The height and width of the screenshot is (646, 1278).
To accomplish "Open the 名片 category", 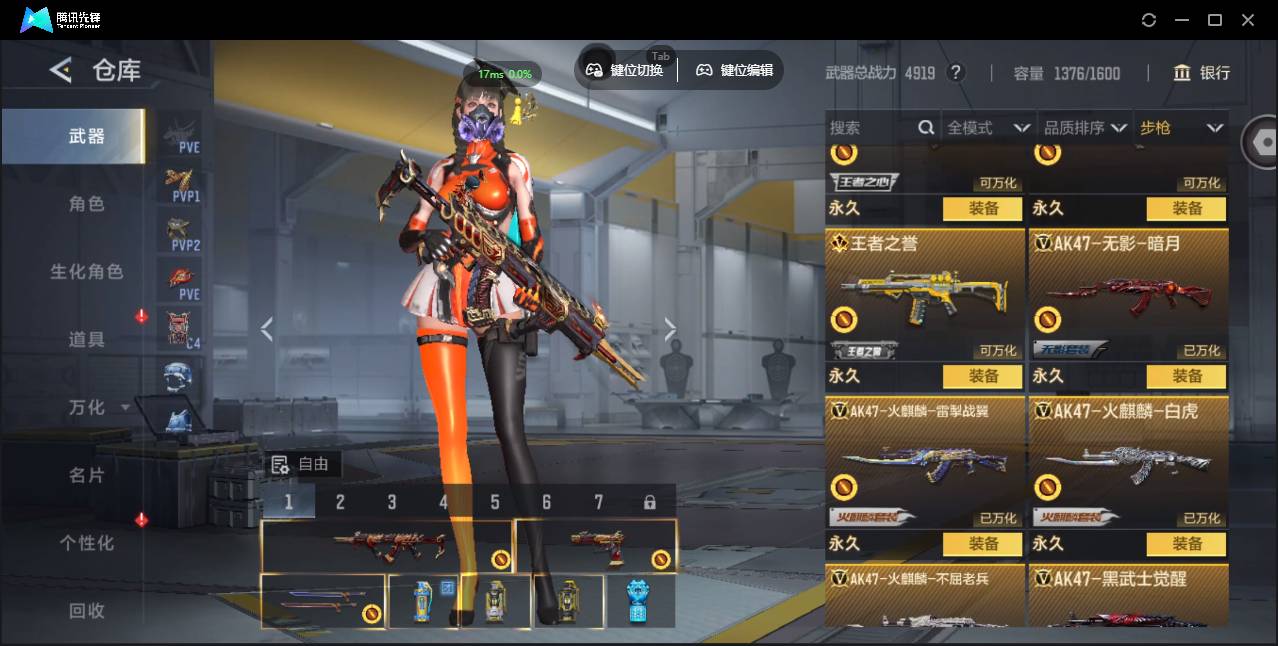I will pos(86,476).
